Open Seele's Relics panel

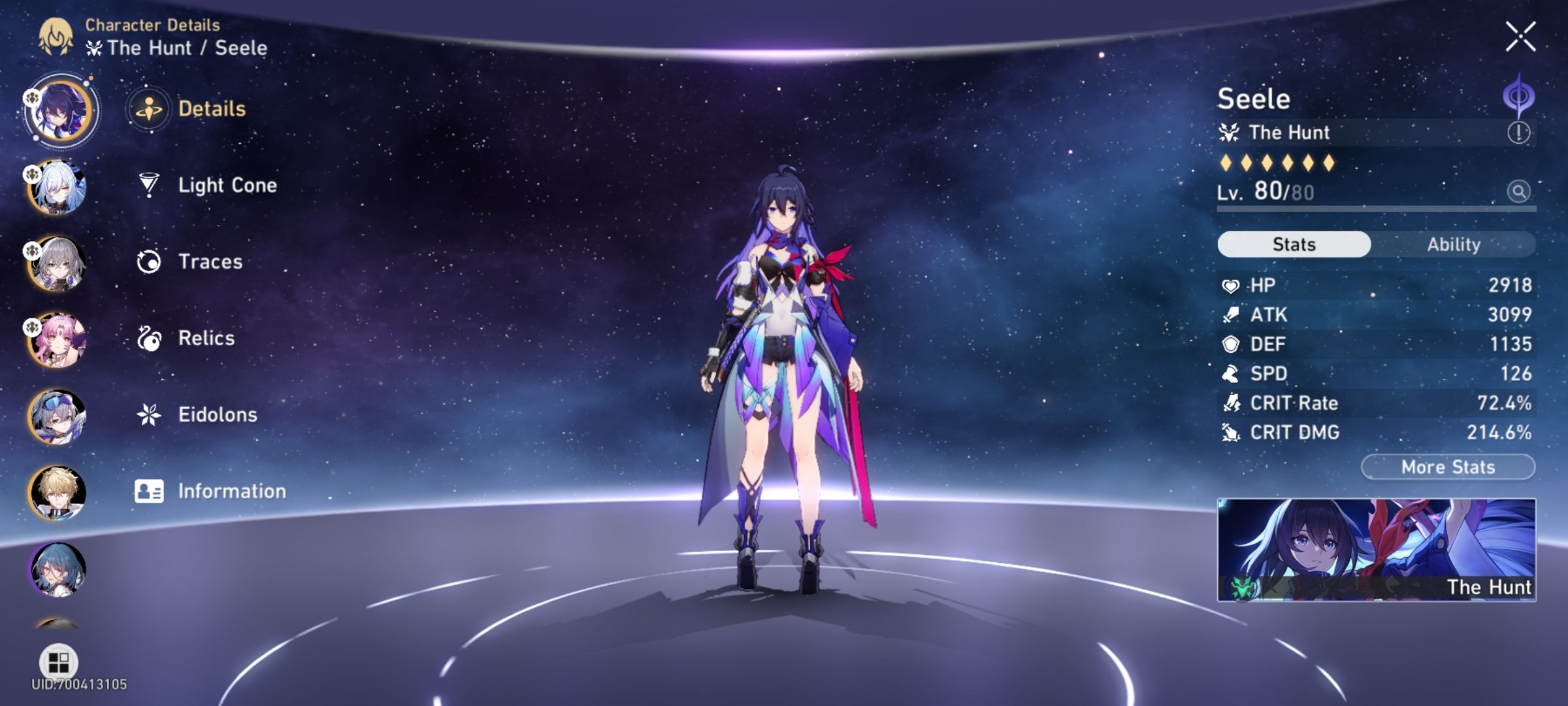click(x=206, y=338)
